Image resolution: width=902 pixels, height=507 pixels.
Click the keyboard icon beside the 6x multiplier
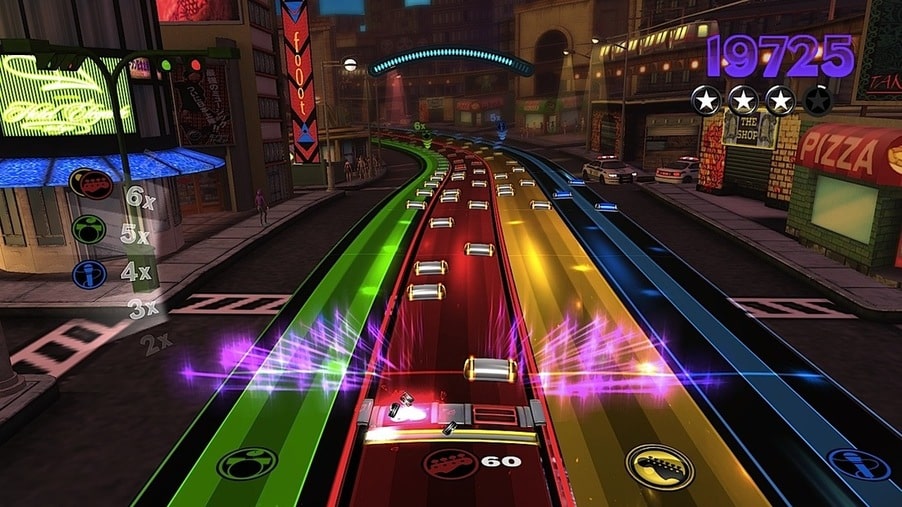[x=90, y=185]
